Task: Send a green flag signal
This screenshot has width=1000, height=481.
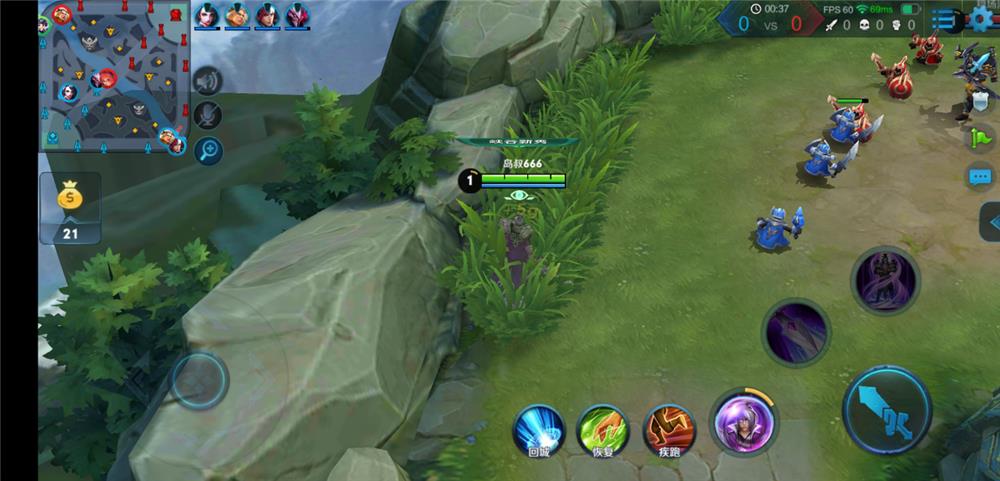Action: click(980, 138)
